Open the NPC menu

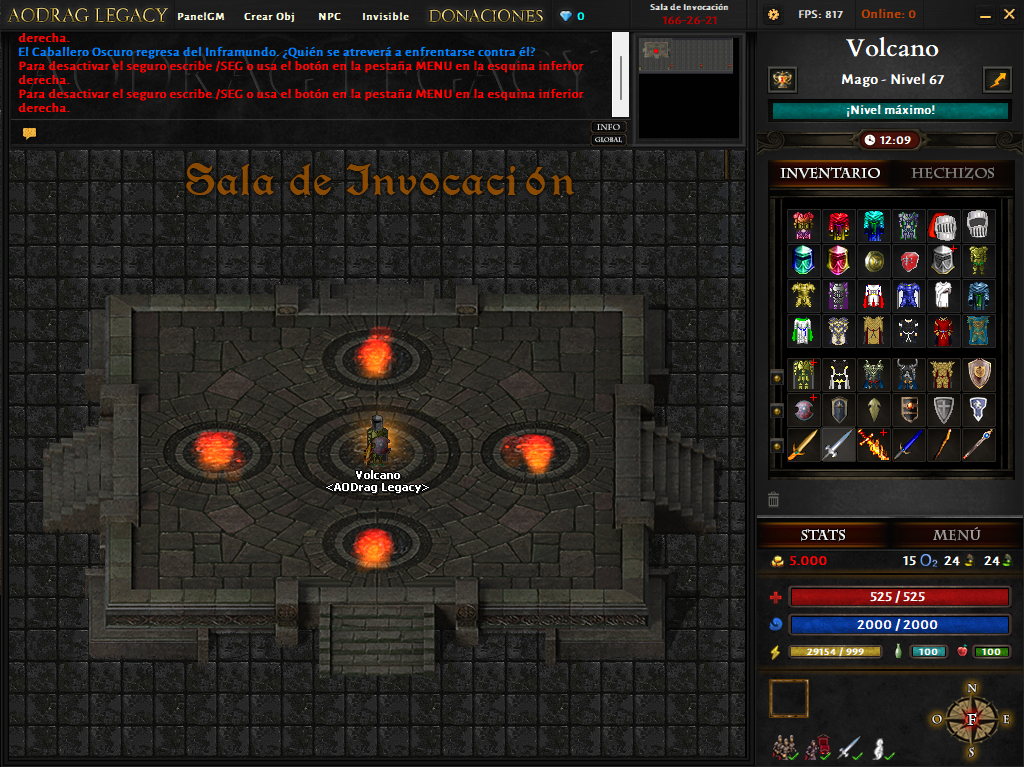click(x=329, y=16)
